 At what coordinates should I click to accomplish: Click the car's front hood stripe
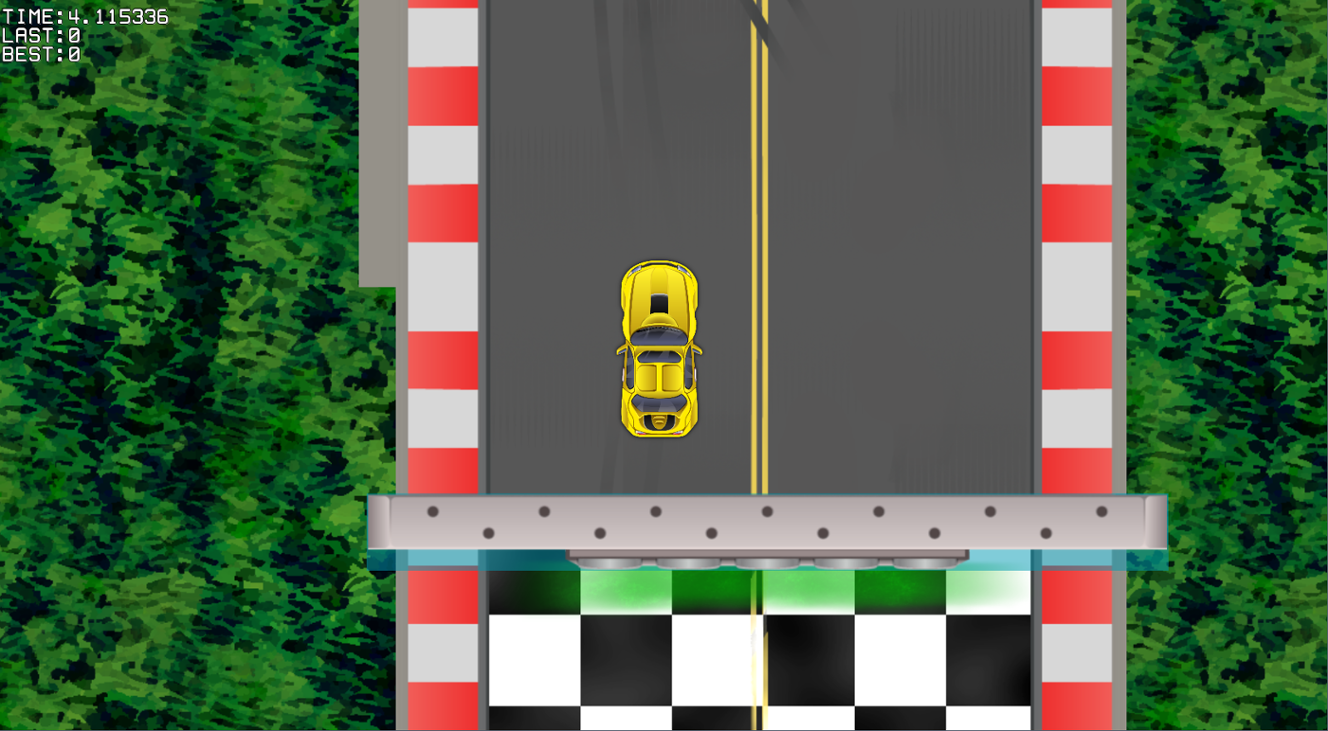(660, 285)
